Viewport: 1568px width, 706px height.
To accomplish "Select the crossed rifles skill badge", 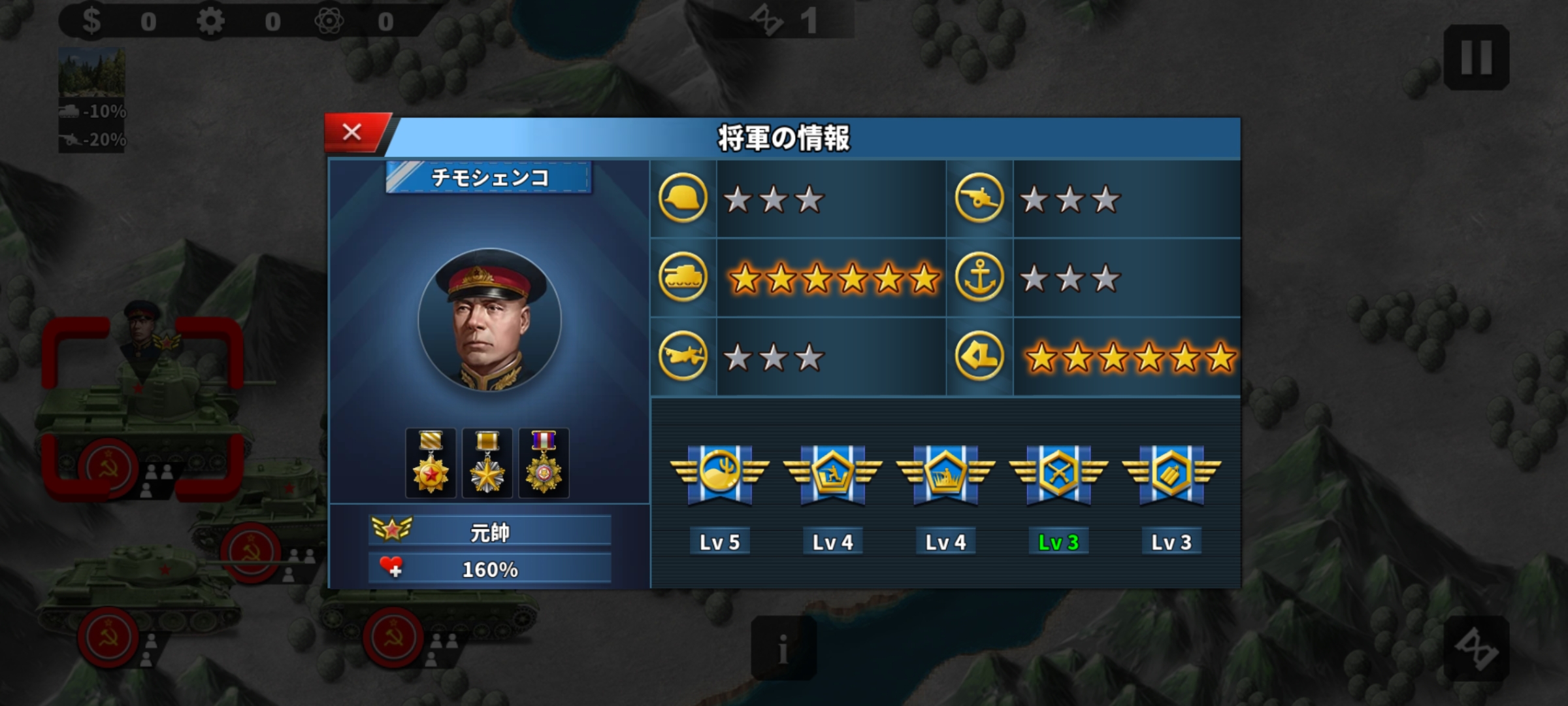I will pyautogui.click(x=1058, y=474).
